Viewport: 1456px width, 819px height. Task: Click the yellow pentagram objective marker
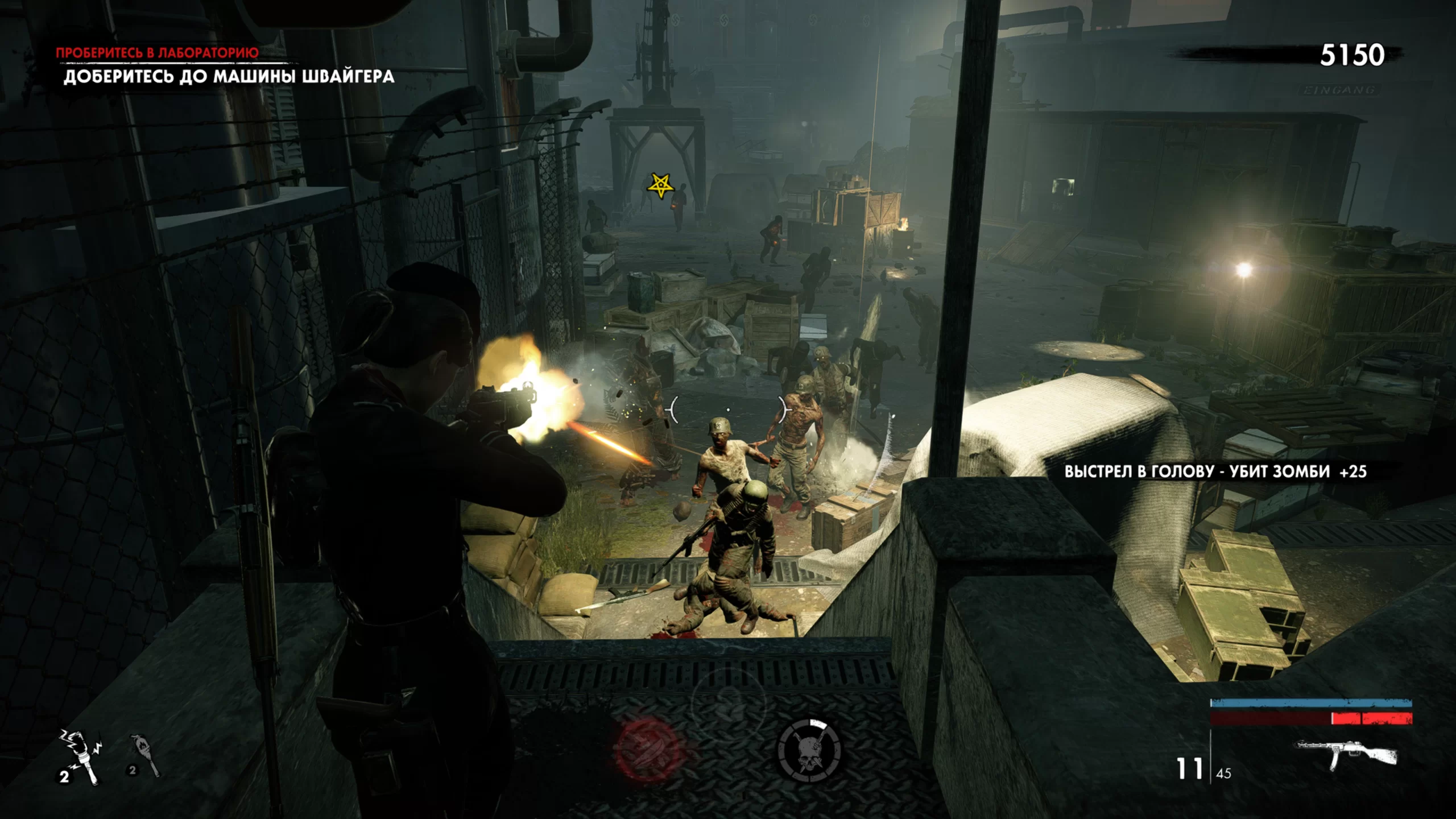(x=660, y=185)
